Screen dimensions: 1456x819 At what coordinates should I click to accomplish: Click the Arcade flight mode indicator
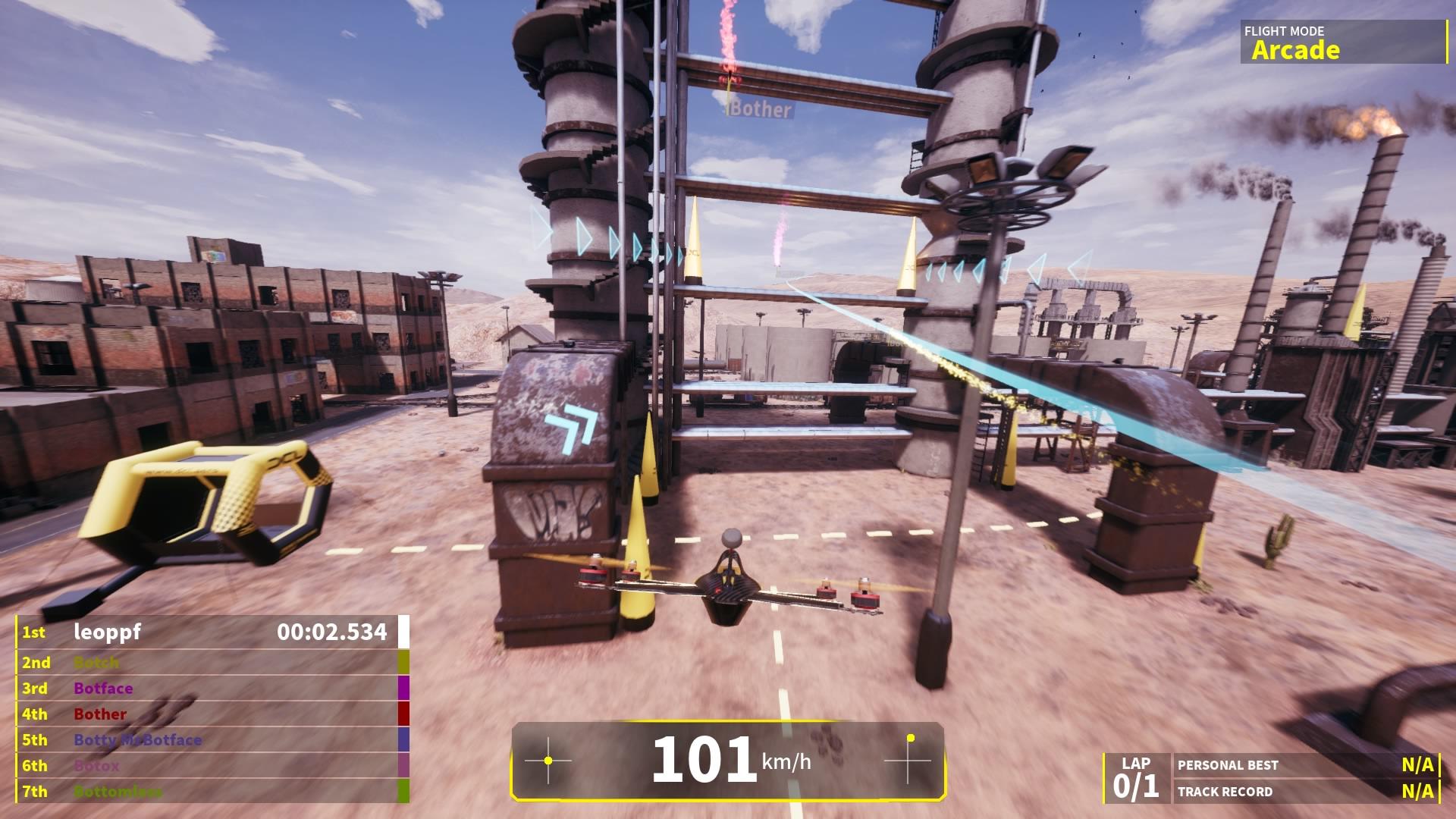point(1294,50)
